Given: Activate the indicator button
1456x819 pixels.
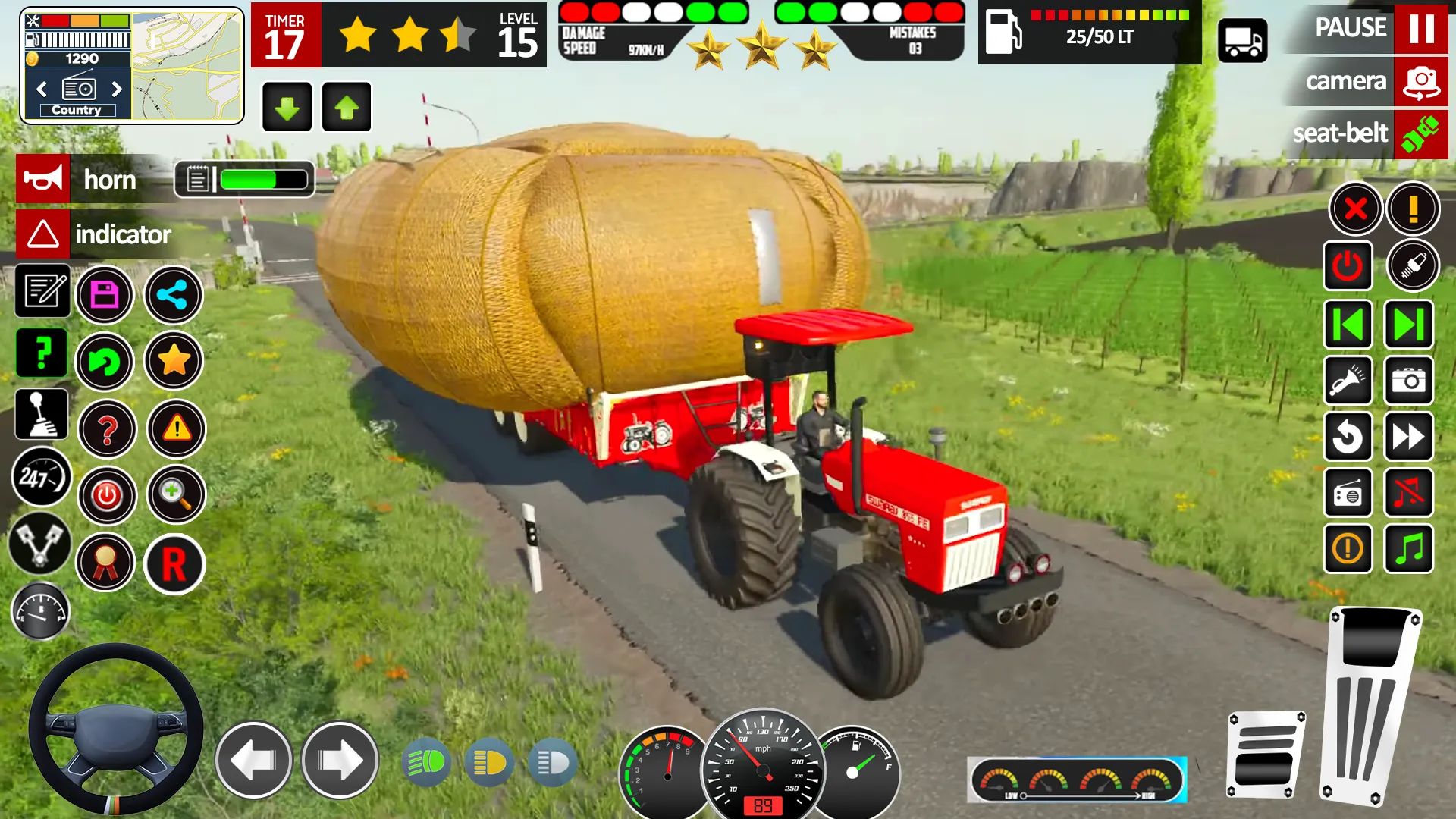Looking at the screenshot, I should click(x=43, y=235).
